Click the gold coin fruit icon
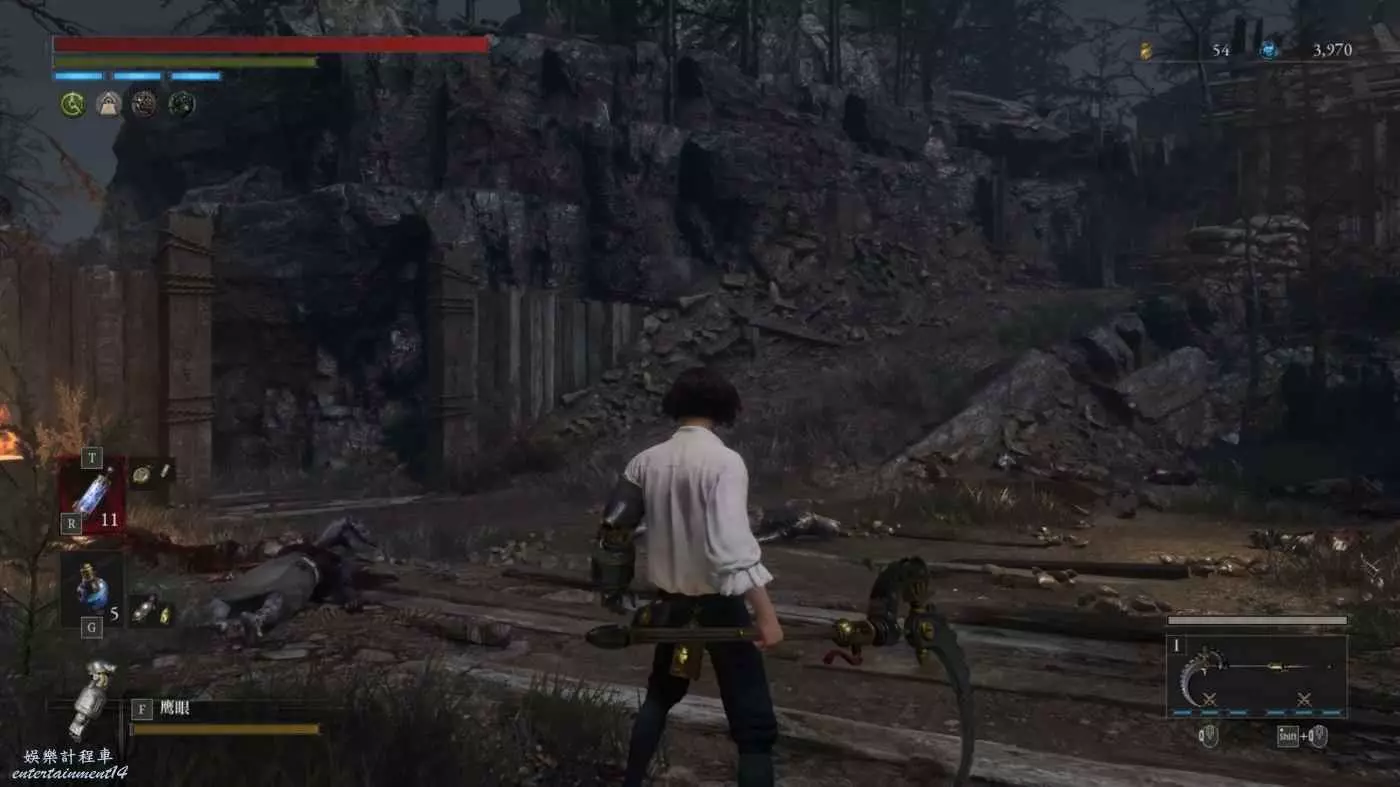Screen dimensions: 1400x787 (1146, 50)
